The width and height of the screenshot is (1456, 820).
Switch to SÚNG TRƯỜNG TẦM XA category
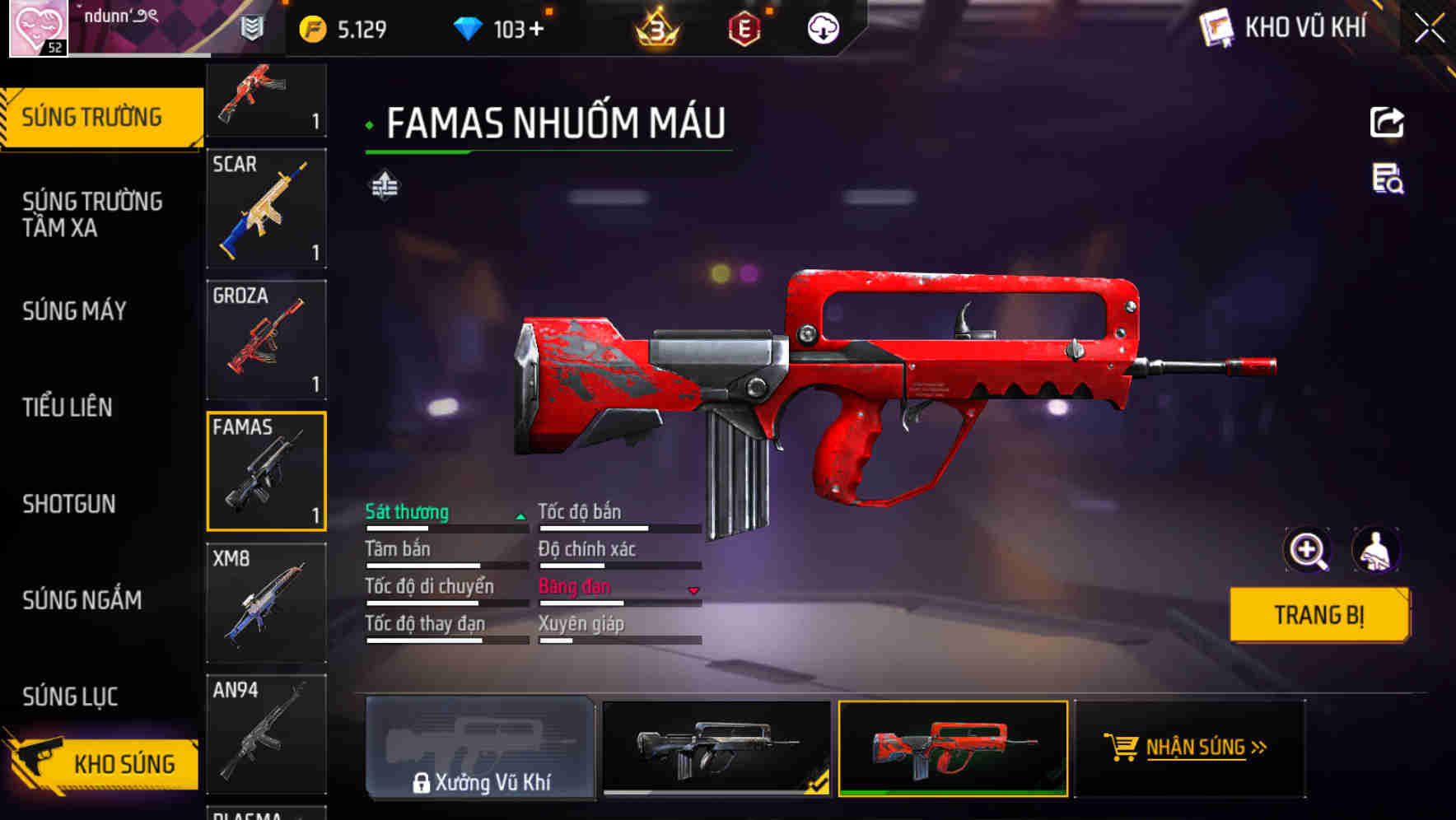[92, 214]
